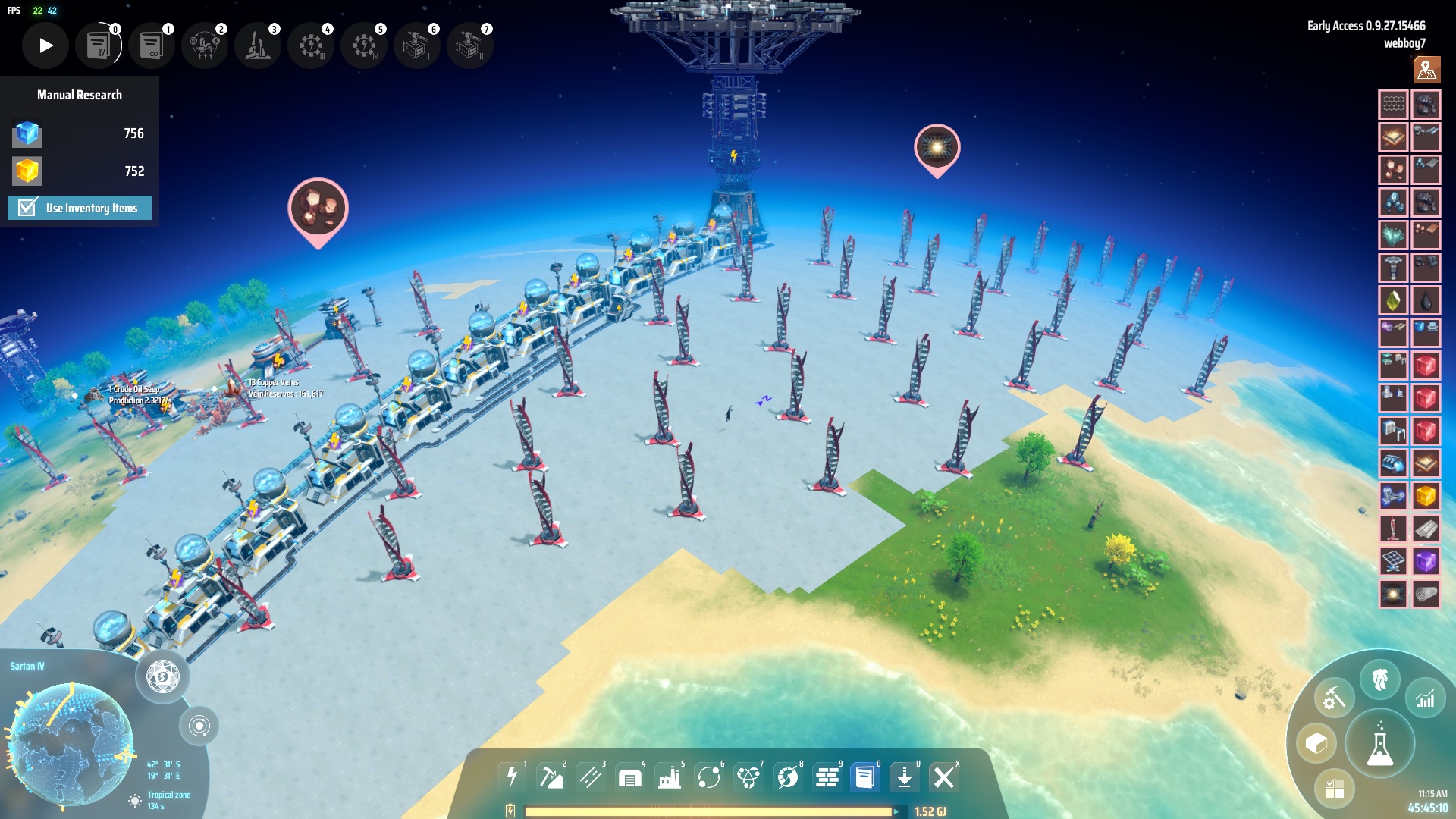Open the power category in the build bar

click(x=513, y=777)
